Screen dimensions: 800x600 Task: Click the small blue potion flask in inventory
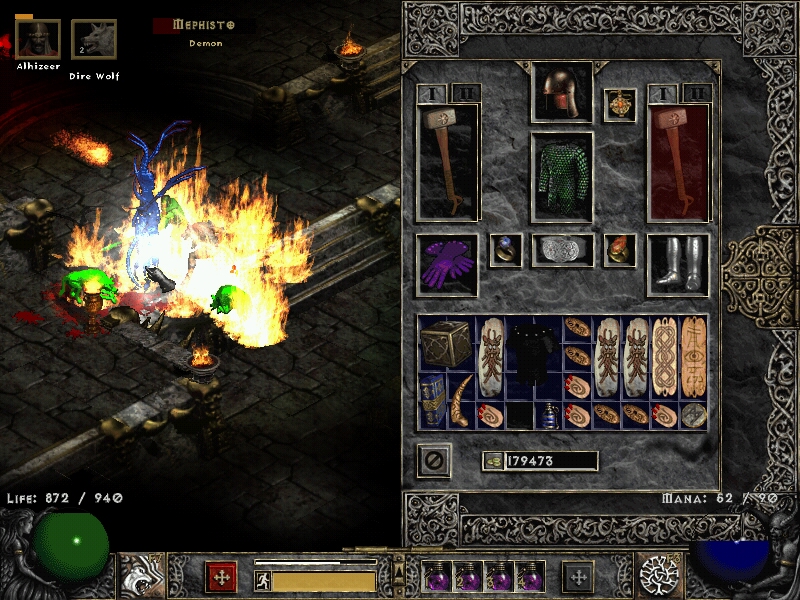548,416
